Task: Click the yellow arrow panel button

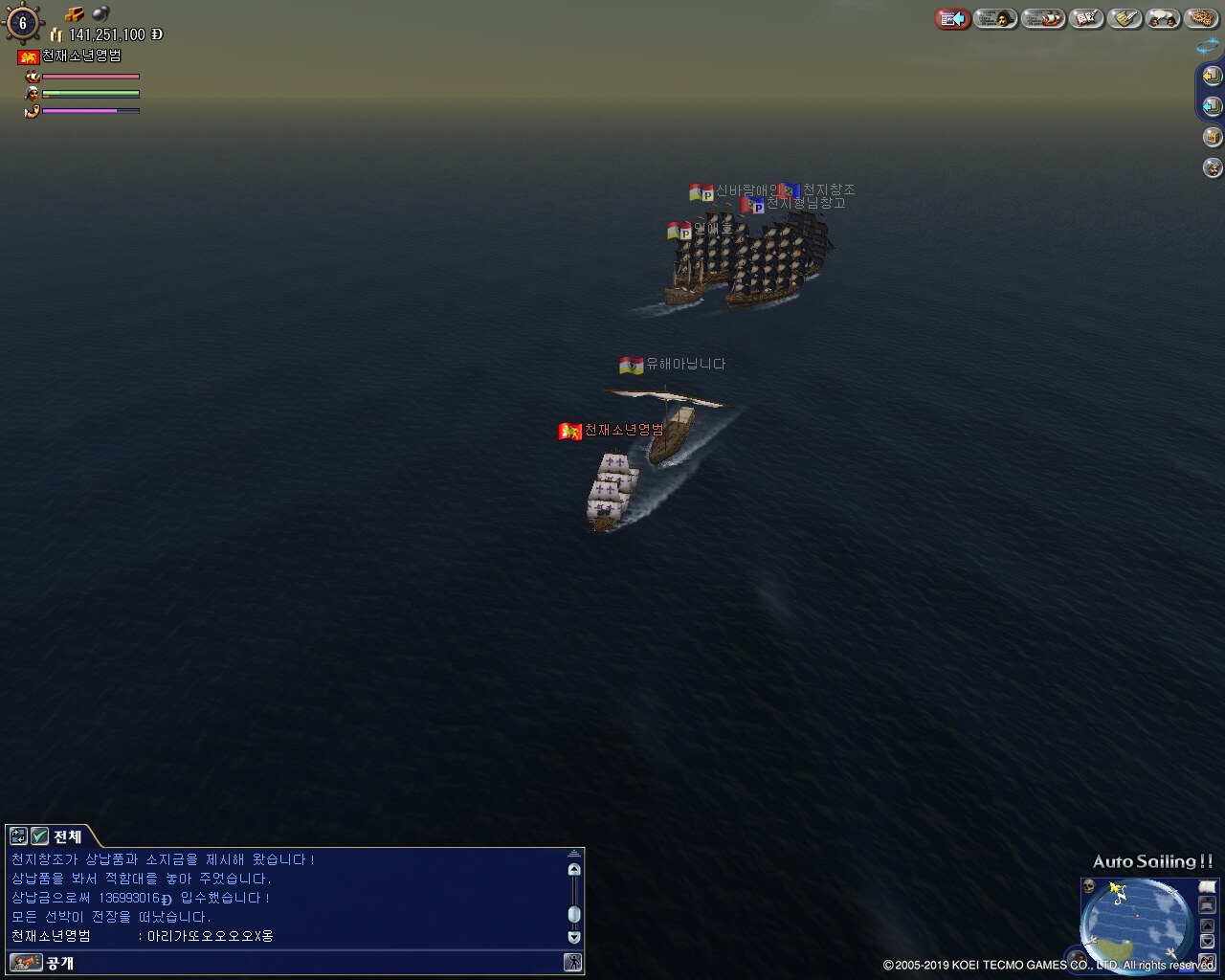Action: click(1212, 75)
